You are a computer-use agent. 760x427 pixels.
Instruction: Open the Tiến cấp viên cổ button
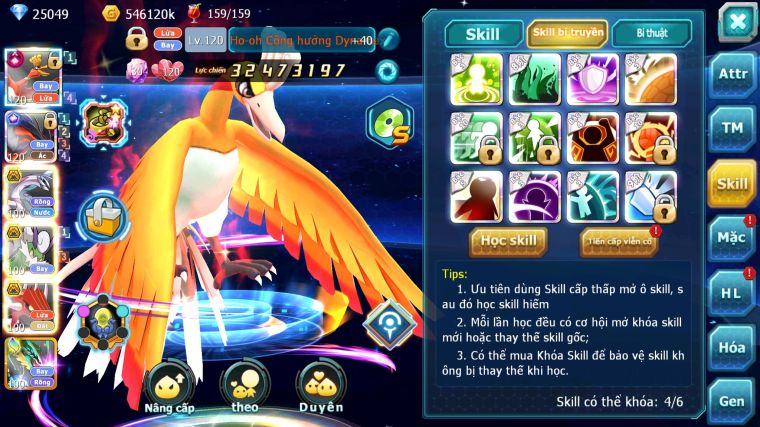pyautogui.click(x=618, y=241)
